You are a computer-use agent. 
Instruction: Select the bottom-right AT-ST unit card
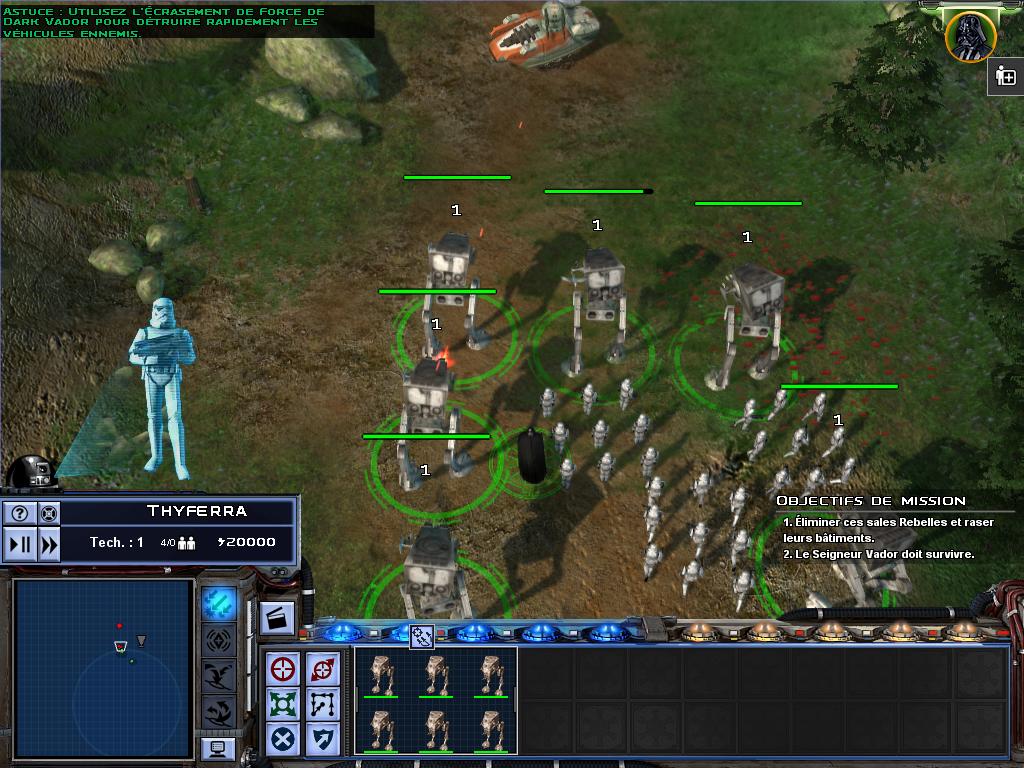[x=490, y=730]
